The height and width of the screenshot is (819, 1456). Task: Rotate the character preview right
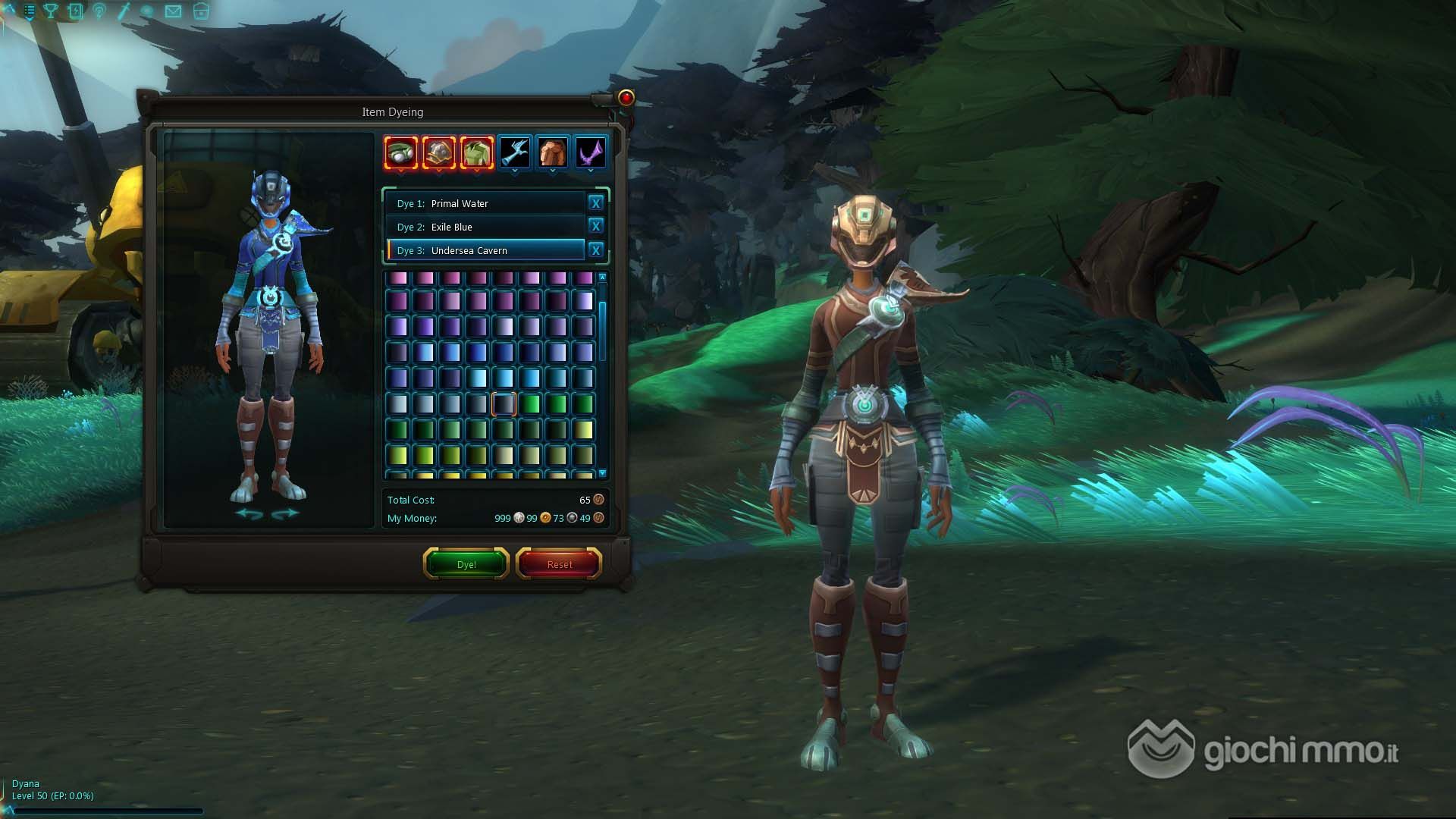(284, 514)
